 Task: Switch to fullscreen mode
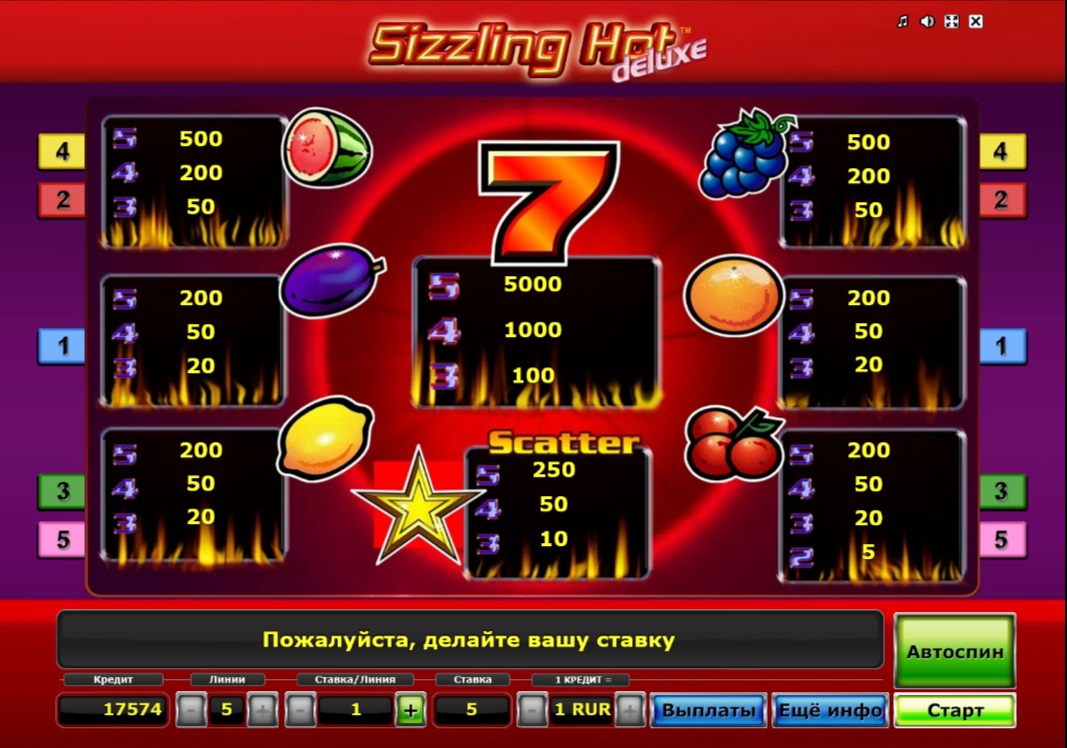click(952, 21)
